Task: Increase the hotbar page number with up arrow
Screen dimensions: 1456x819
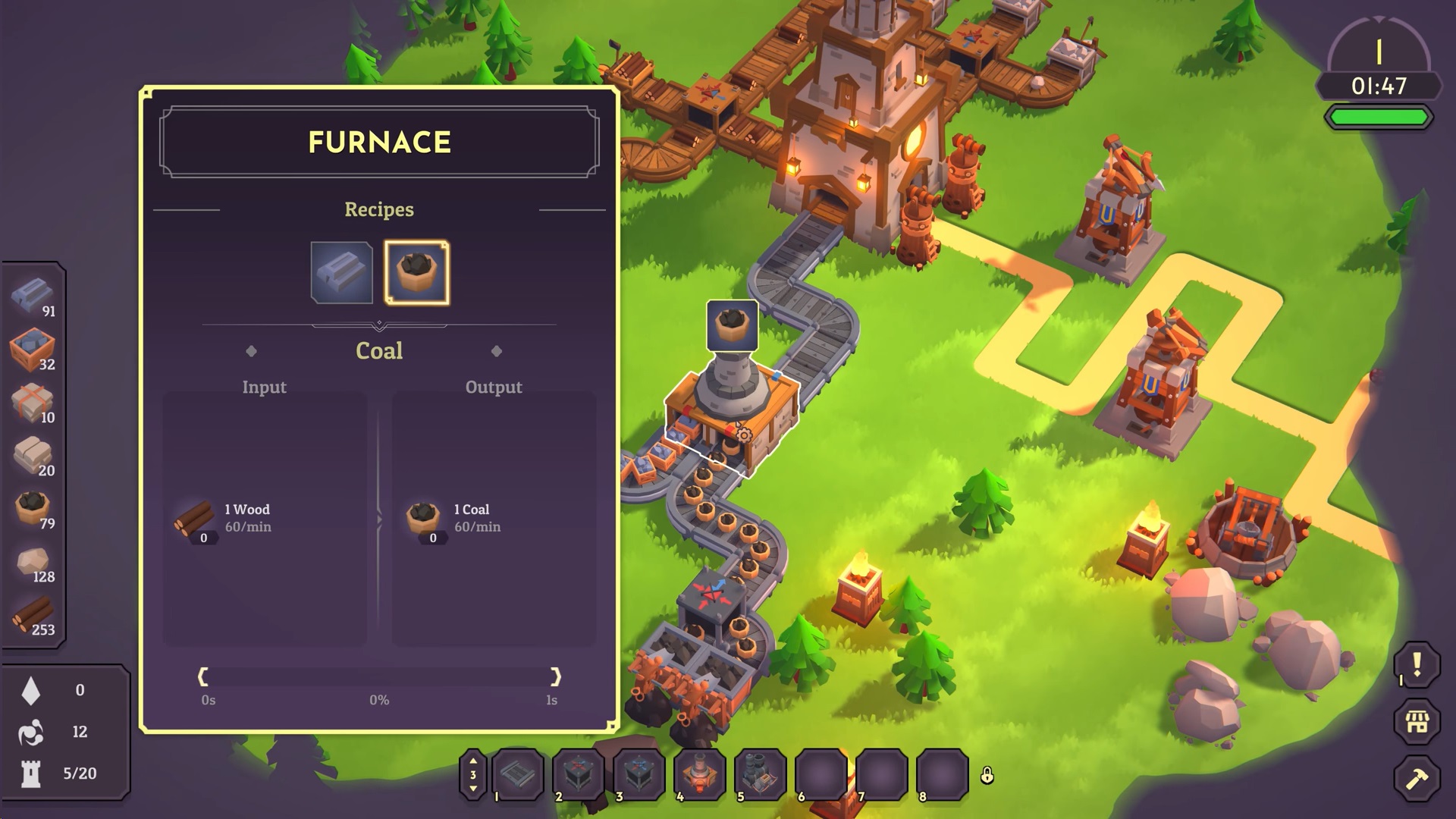Action: (x=473, y=761)
